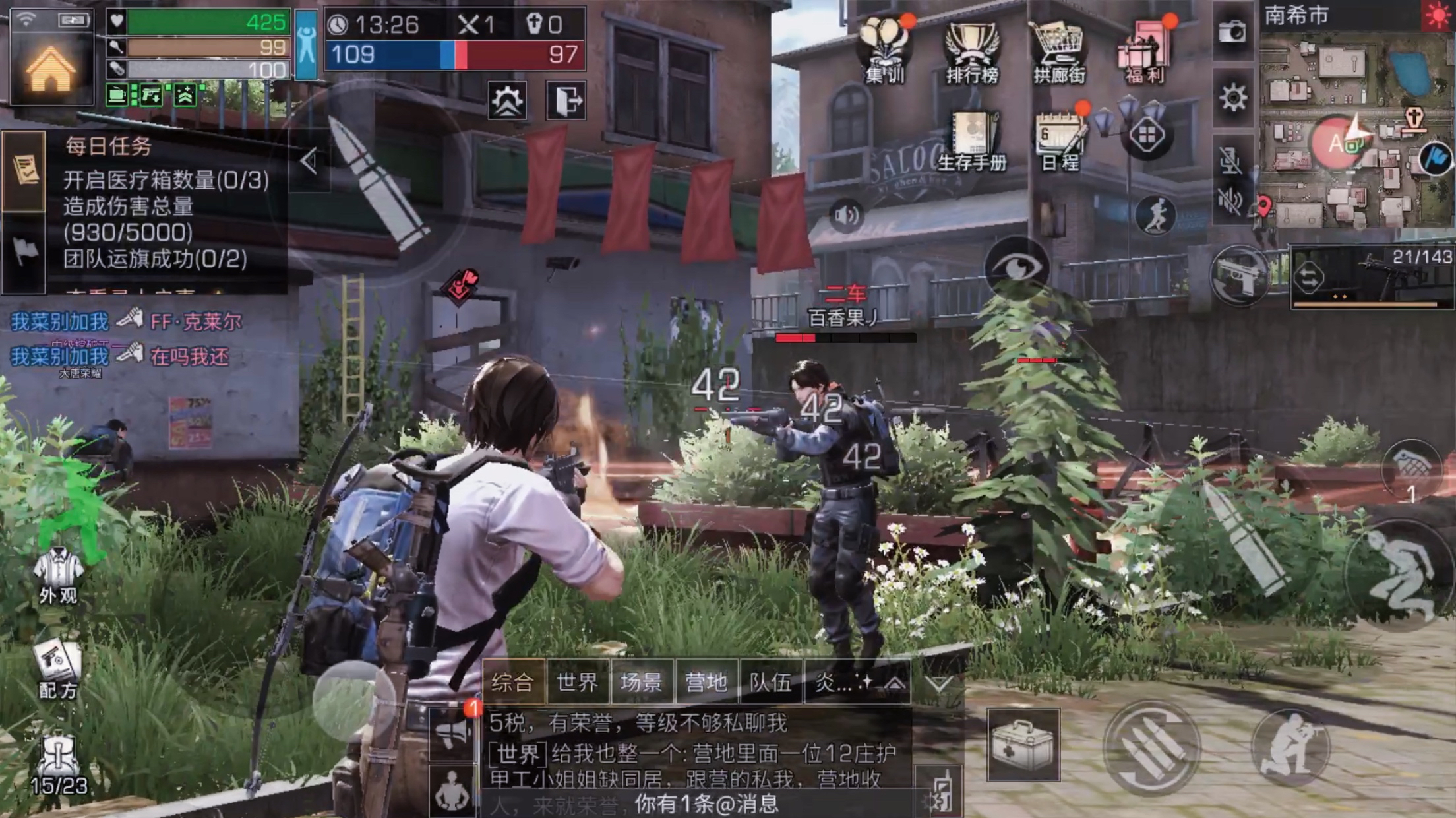Use the medical kit item
The height and width of the screenshot is (818, 1456).
(1023, 744)
